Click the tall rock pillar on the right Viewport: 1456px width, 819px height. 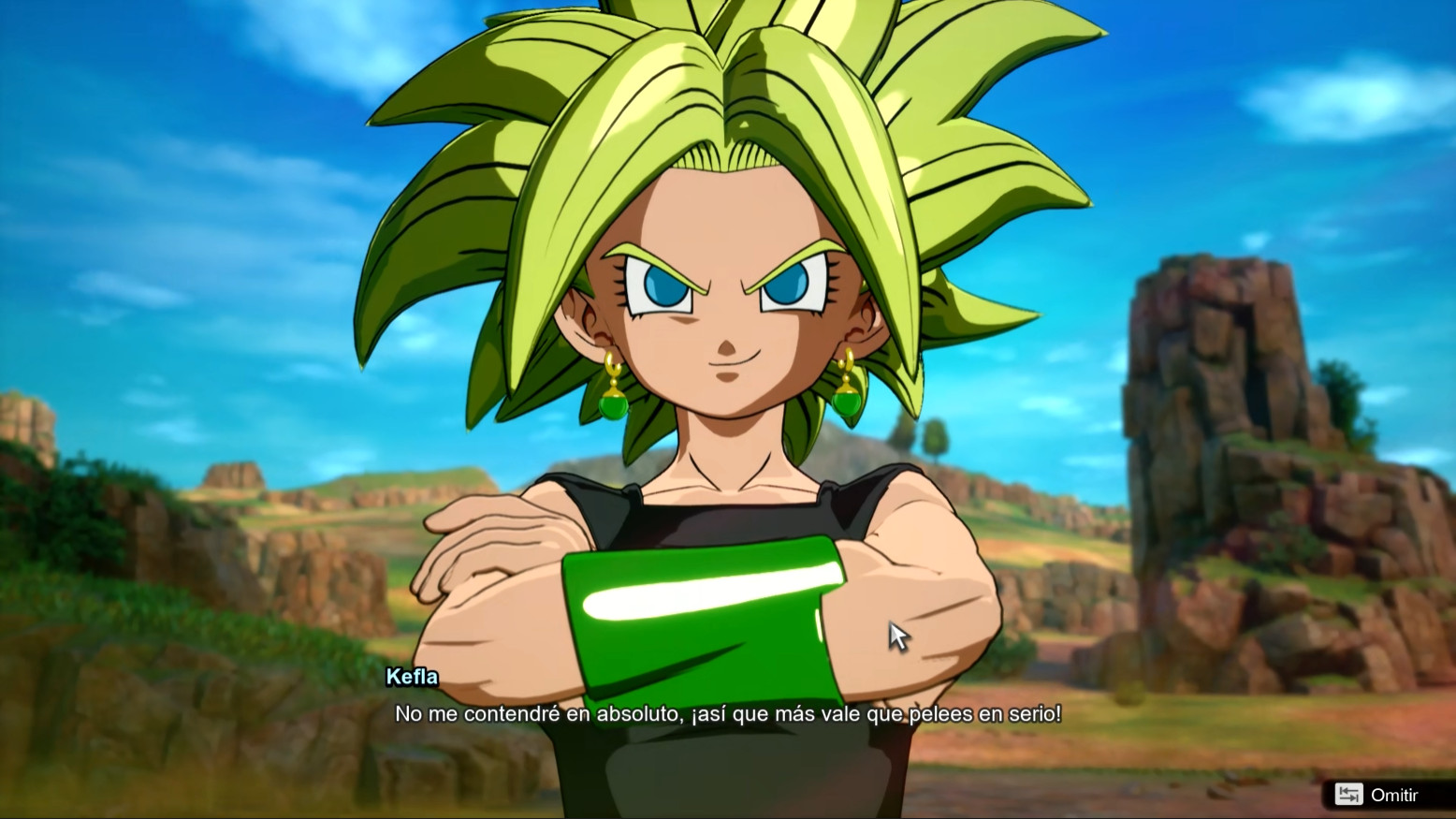click(x=1216, y=374)
